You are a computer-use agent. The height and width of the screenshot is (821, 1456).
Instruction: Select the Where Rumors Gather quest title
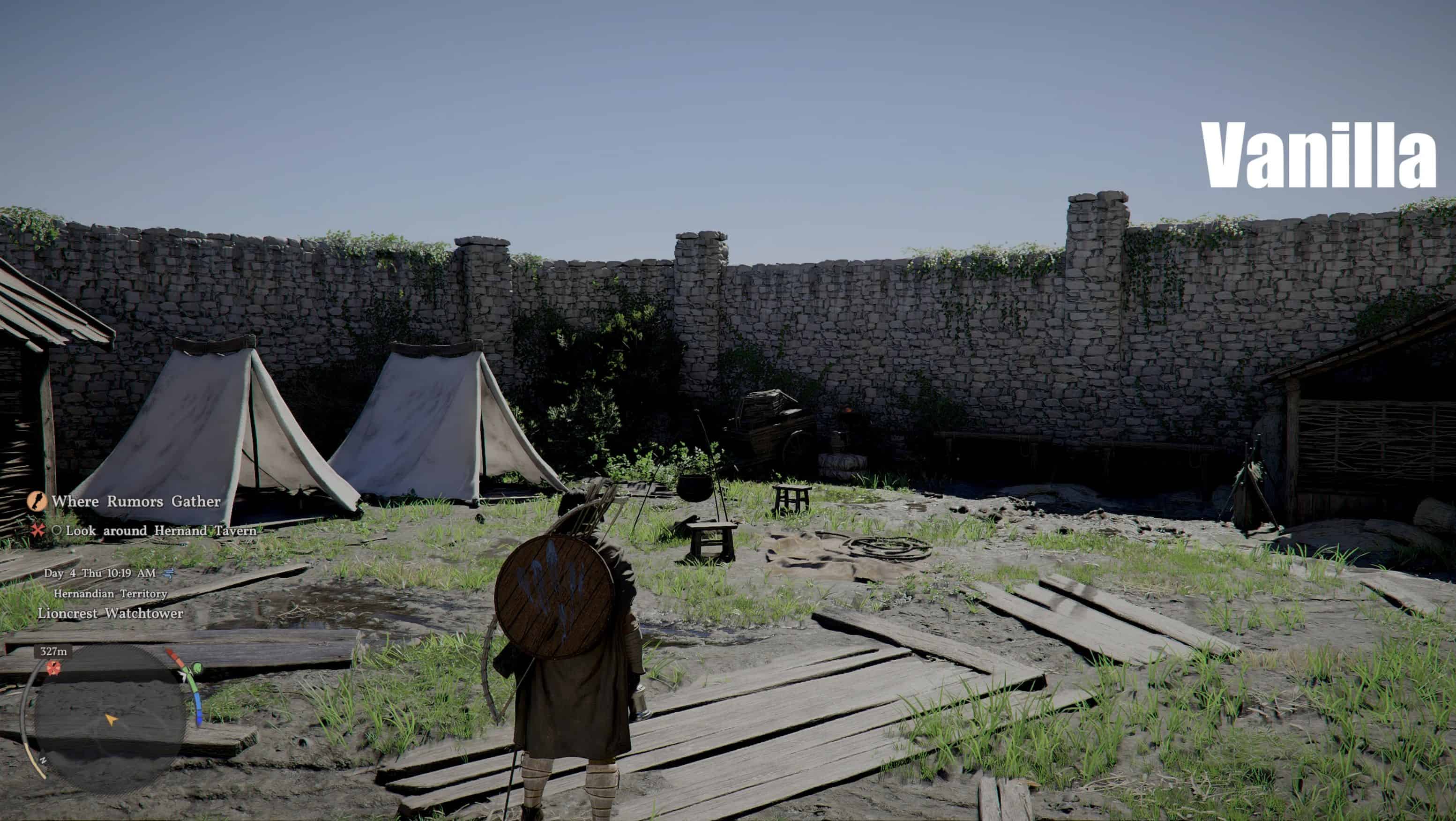tap(135, 501)
